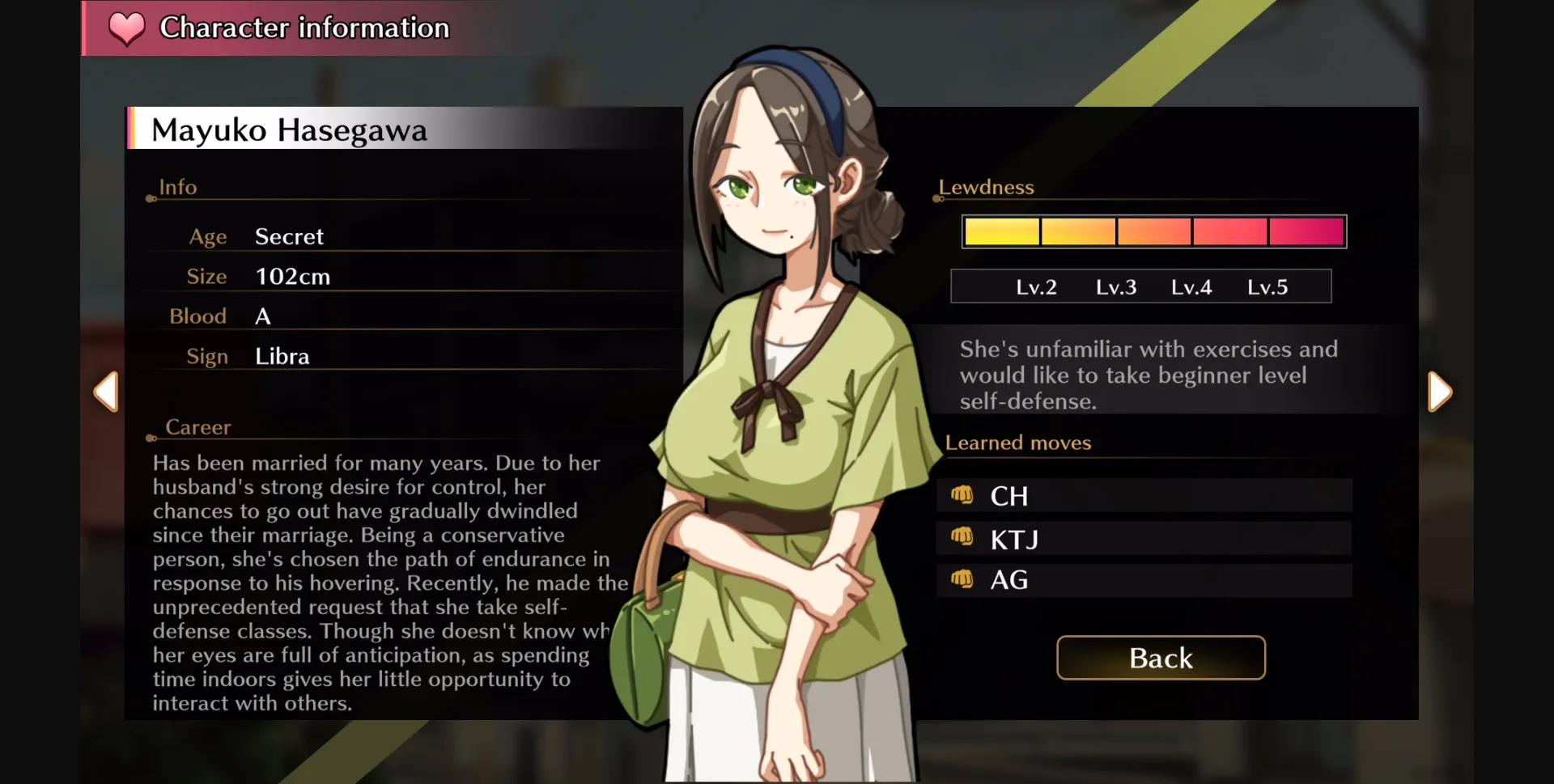This screenshot has width=1554, height=784.
Task: Click the left navigation arrow
Action: coord(107,392)
